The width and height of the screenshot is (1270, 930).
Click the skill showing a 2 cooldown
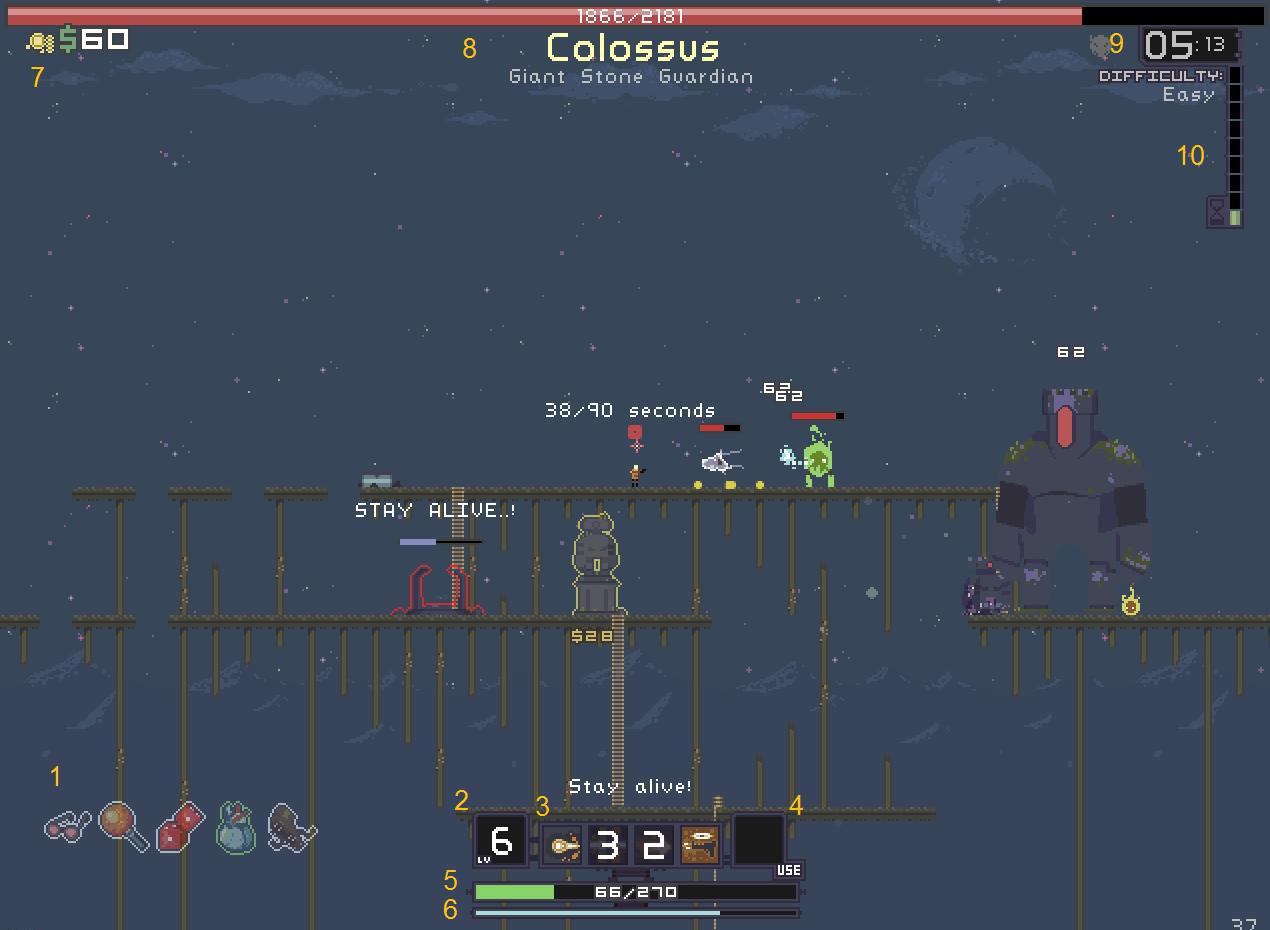(x=653, y=845)
